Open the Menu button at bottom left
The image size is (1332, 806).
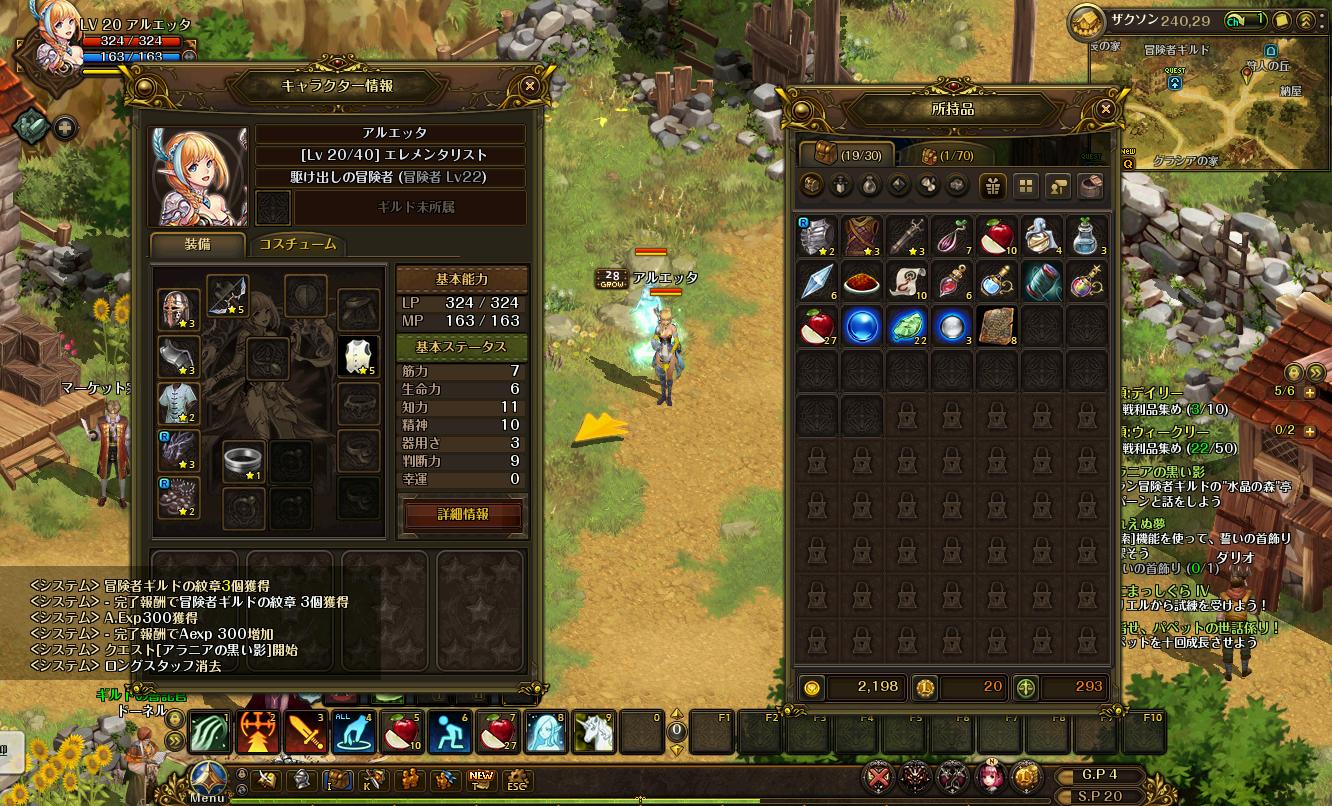click(x=208, y=780)
